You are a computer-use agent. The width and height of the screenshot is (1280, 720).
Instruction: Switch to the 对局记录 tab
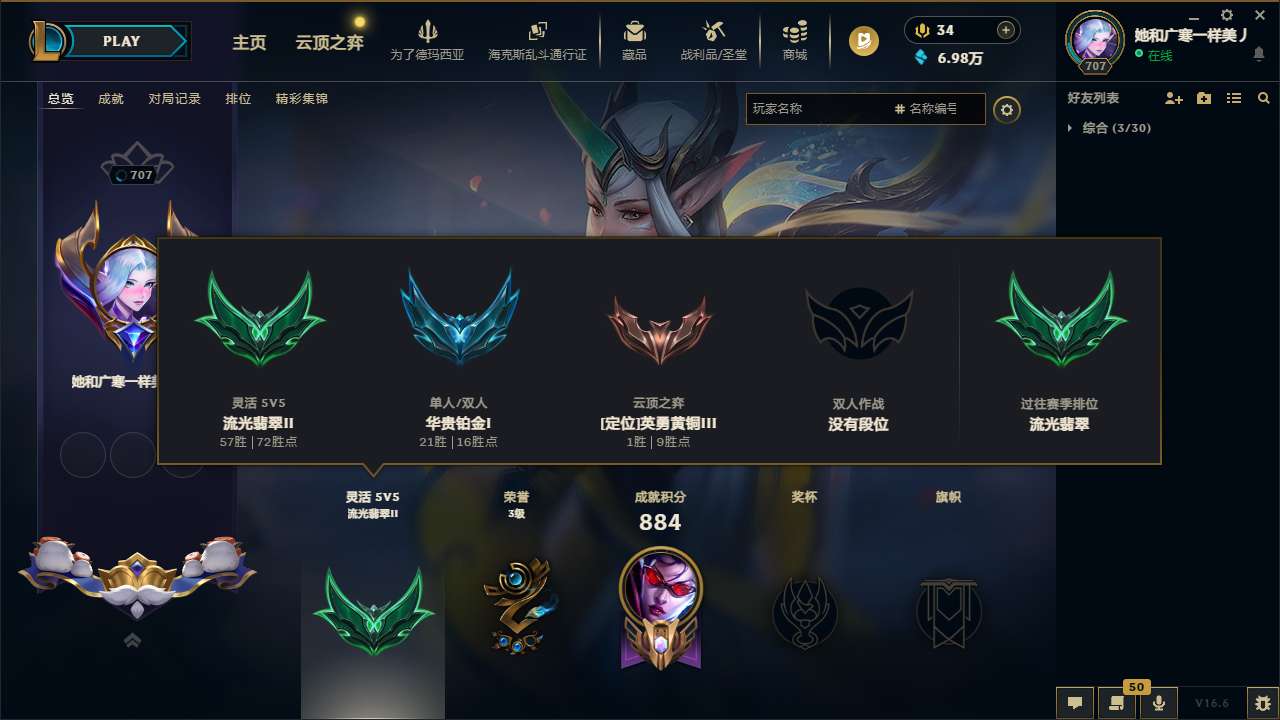(175, 99)
